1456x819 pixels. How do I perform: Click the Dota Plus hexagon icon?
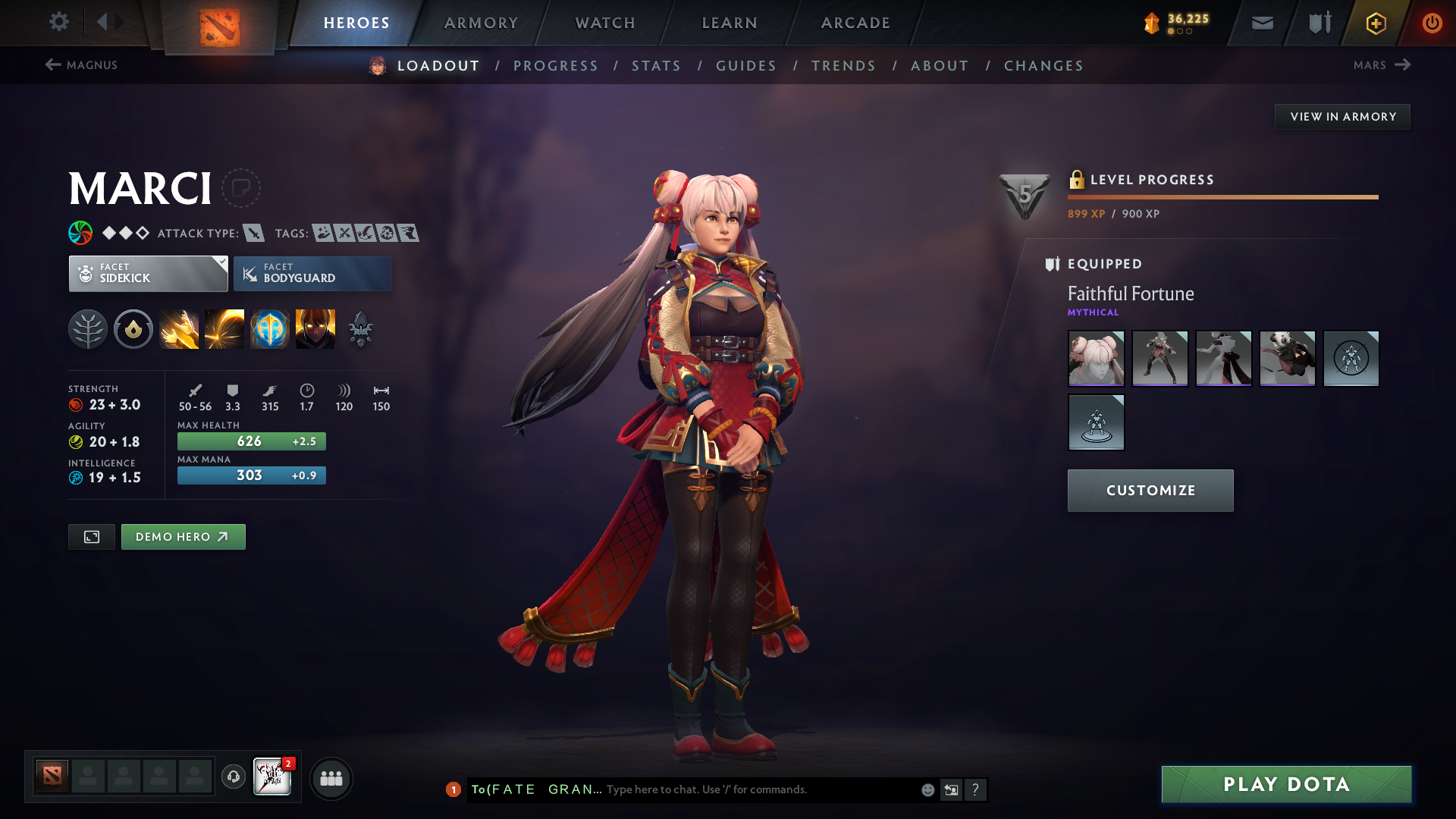click(1376, 22)
